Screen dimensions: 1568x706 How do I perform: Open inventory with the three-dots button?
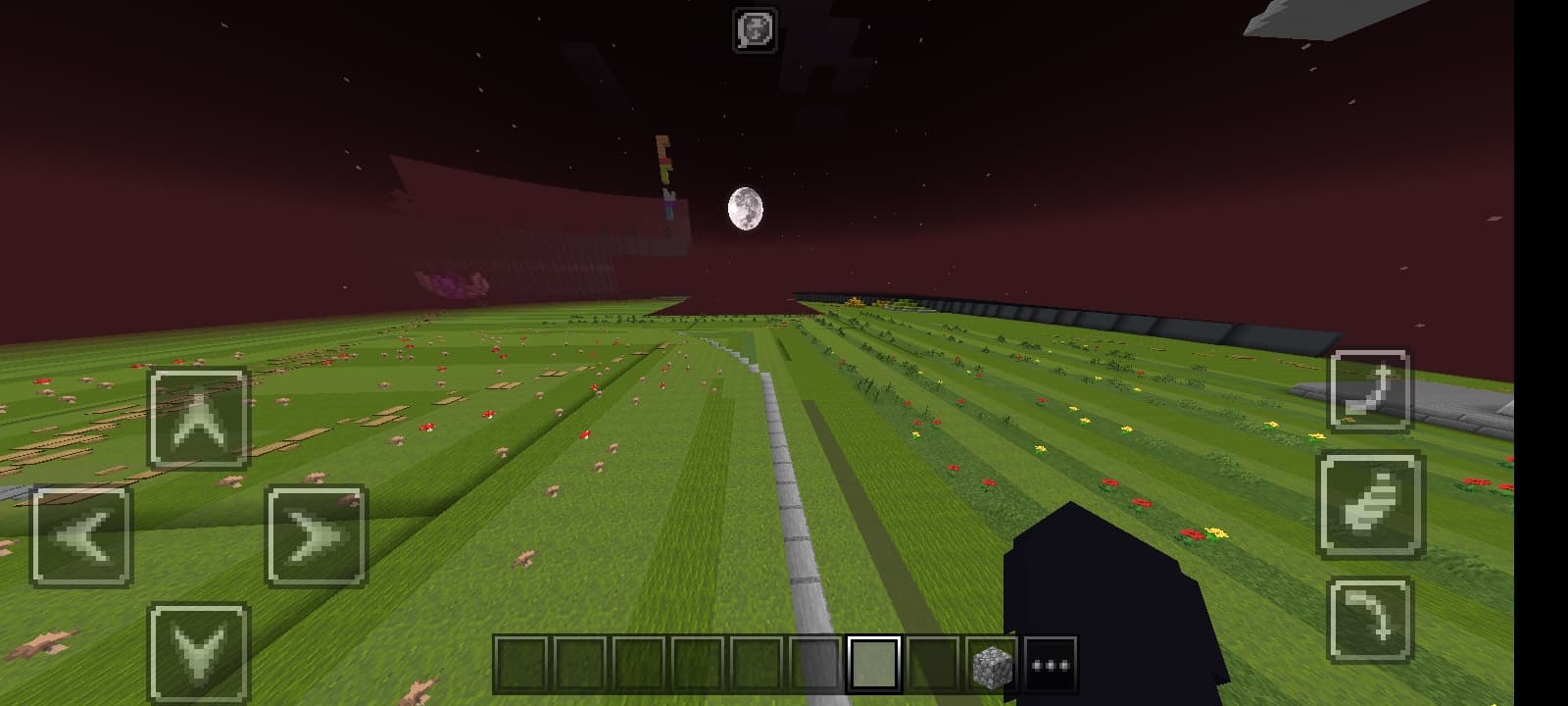tap(1050, 665)
